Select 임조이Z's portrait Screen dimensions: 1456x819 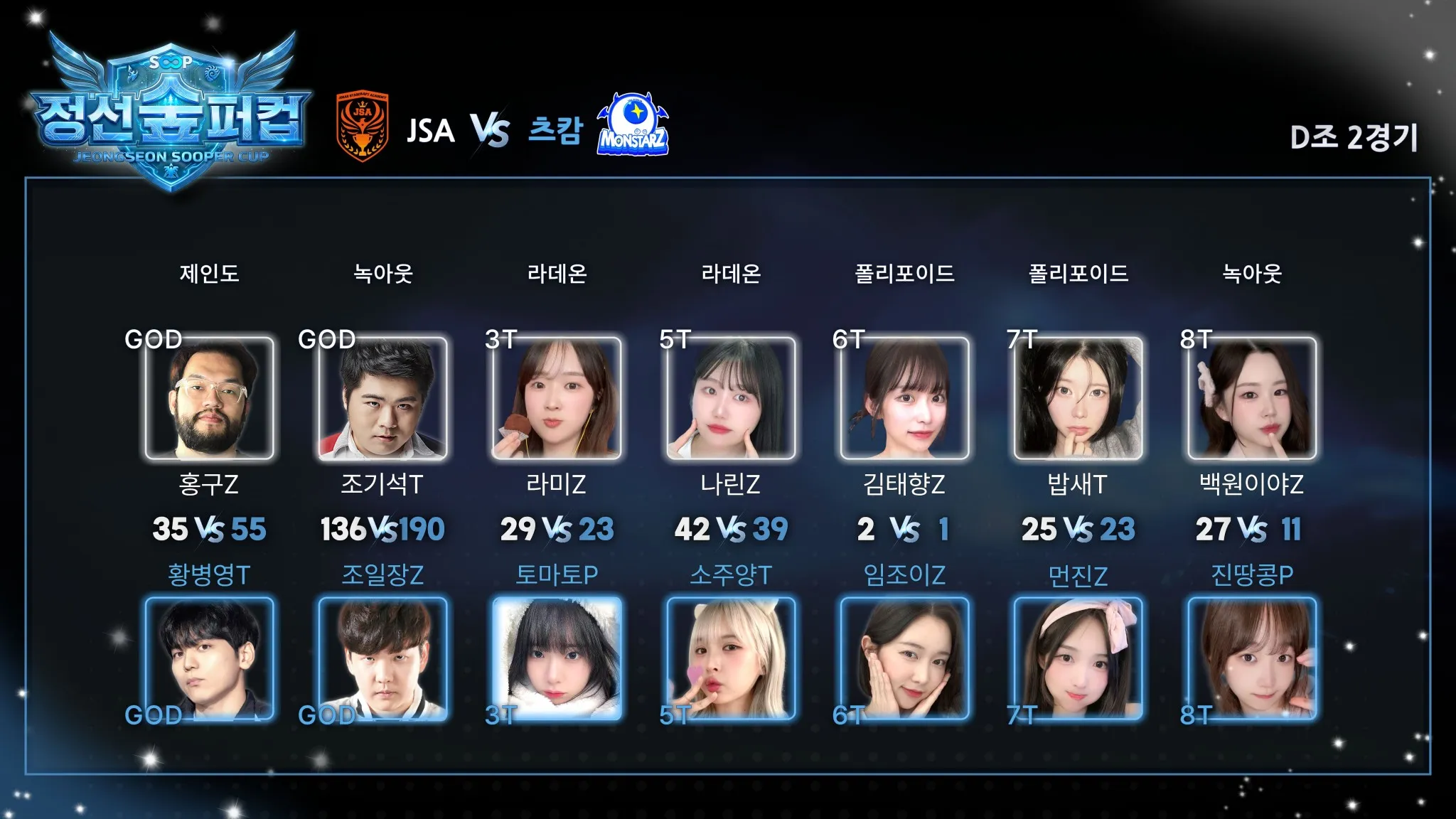tap(904, 659)
